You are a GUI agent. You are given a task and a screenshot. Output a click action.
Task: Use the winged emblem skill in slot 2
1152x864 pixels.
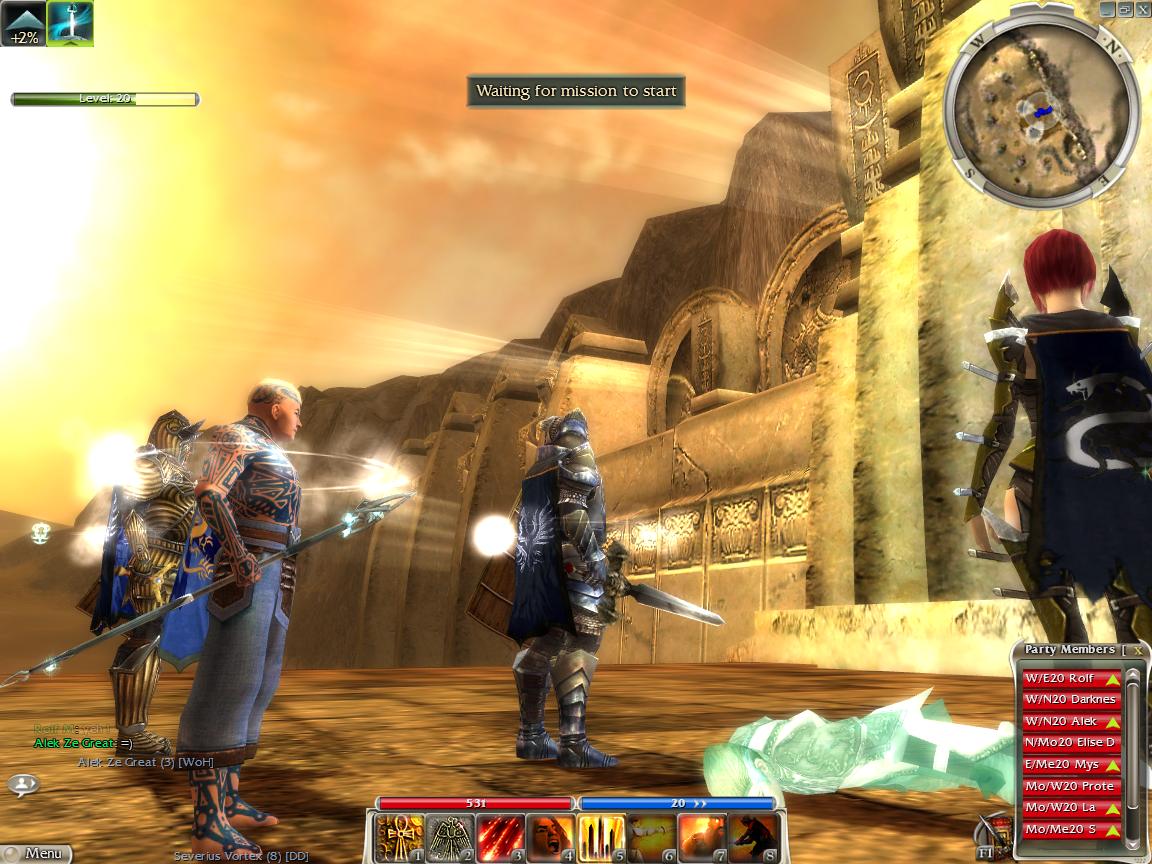[x=450, y=838]
